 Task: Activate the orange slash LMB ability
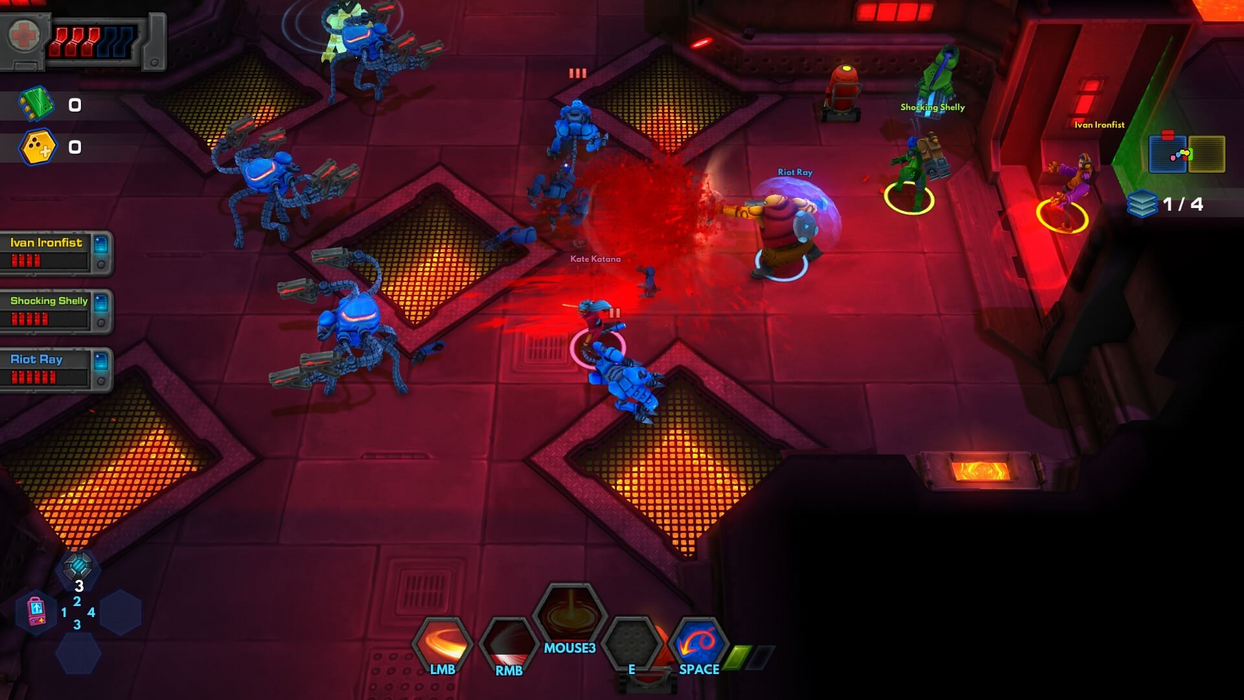(x=442, y=642)
